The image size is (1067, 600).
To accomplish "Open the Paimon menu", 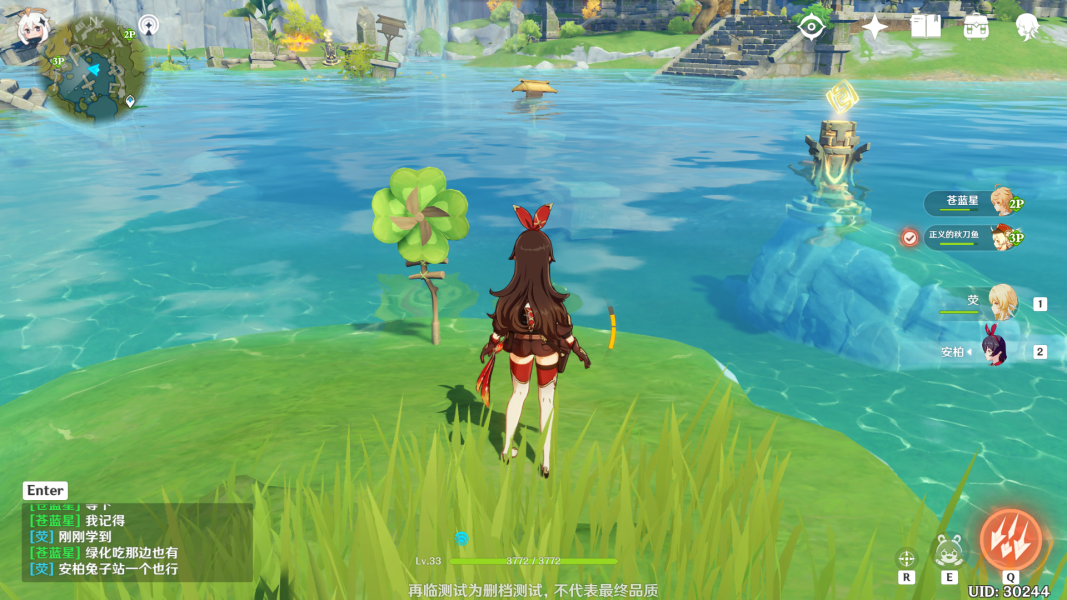I will [33, 29].
